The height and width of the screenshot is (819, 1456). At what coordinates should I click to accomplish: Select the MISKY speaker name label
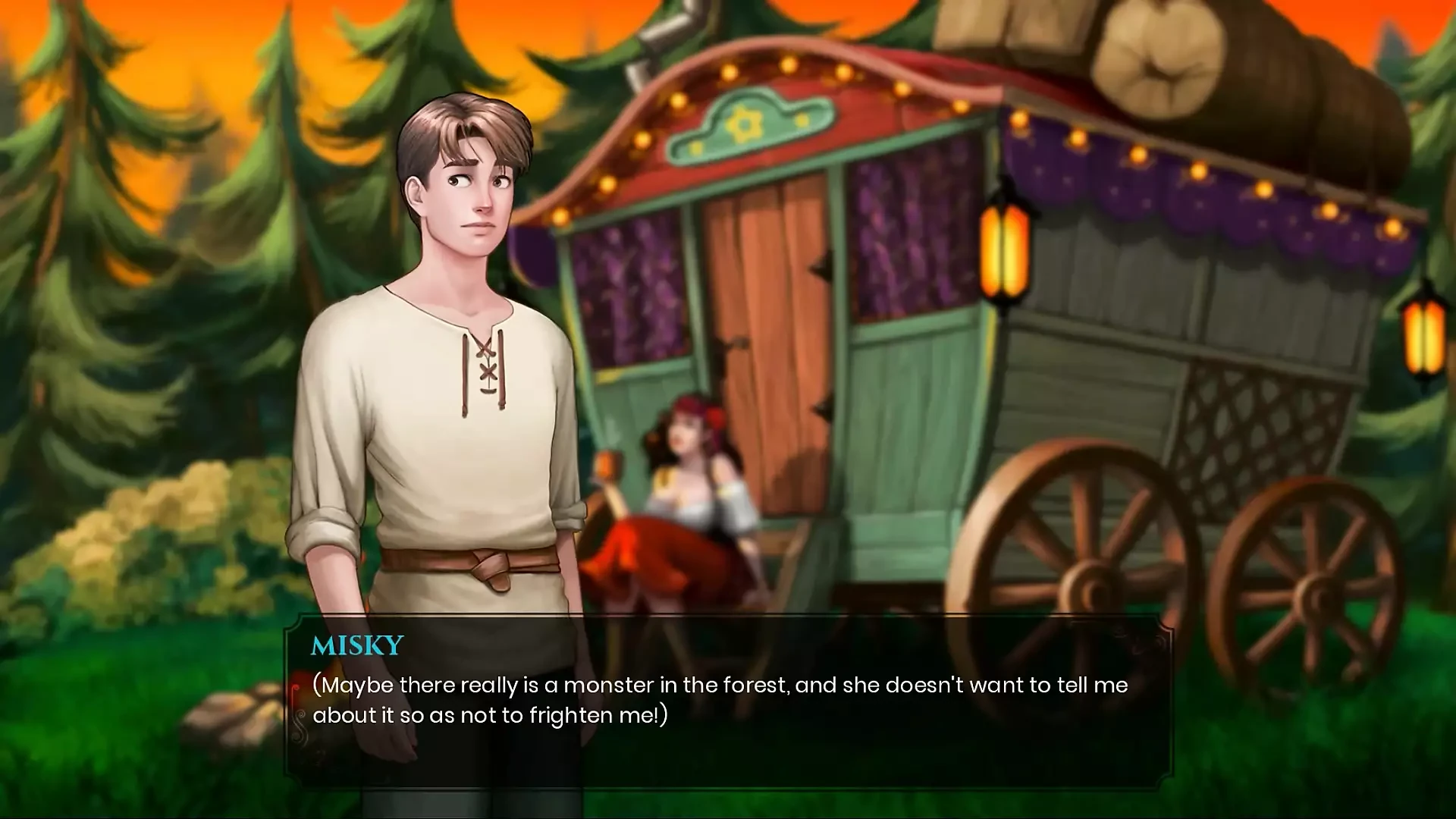[356, 645]
